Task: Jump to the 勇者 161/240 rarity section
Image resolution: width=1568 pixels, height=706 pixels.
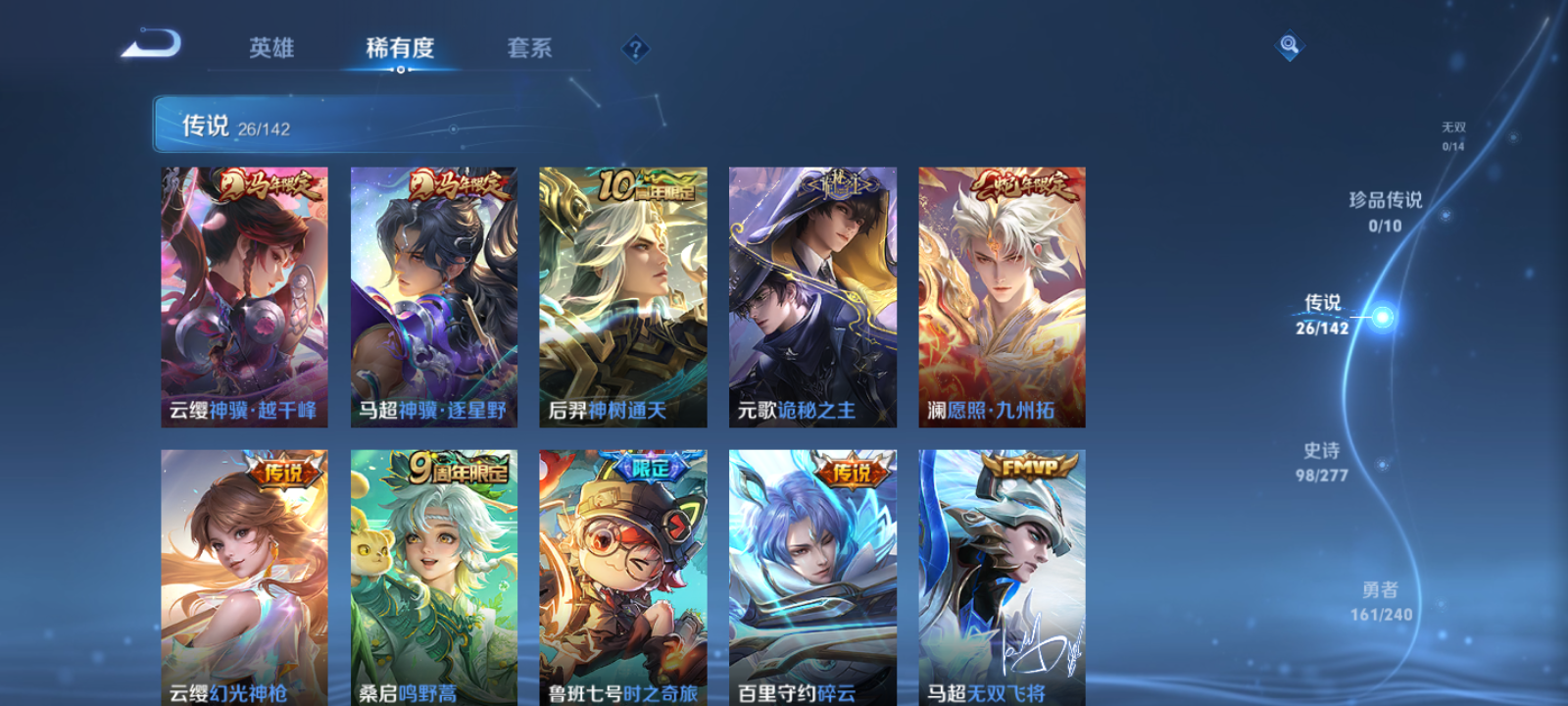Action: [1385, 602]
